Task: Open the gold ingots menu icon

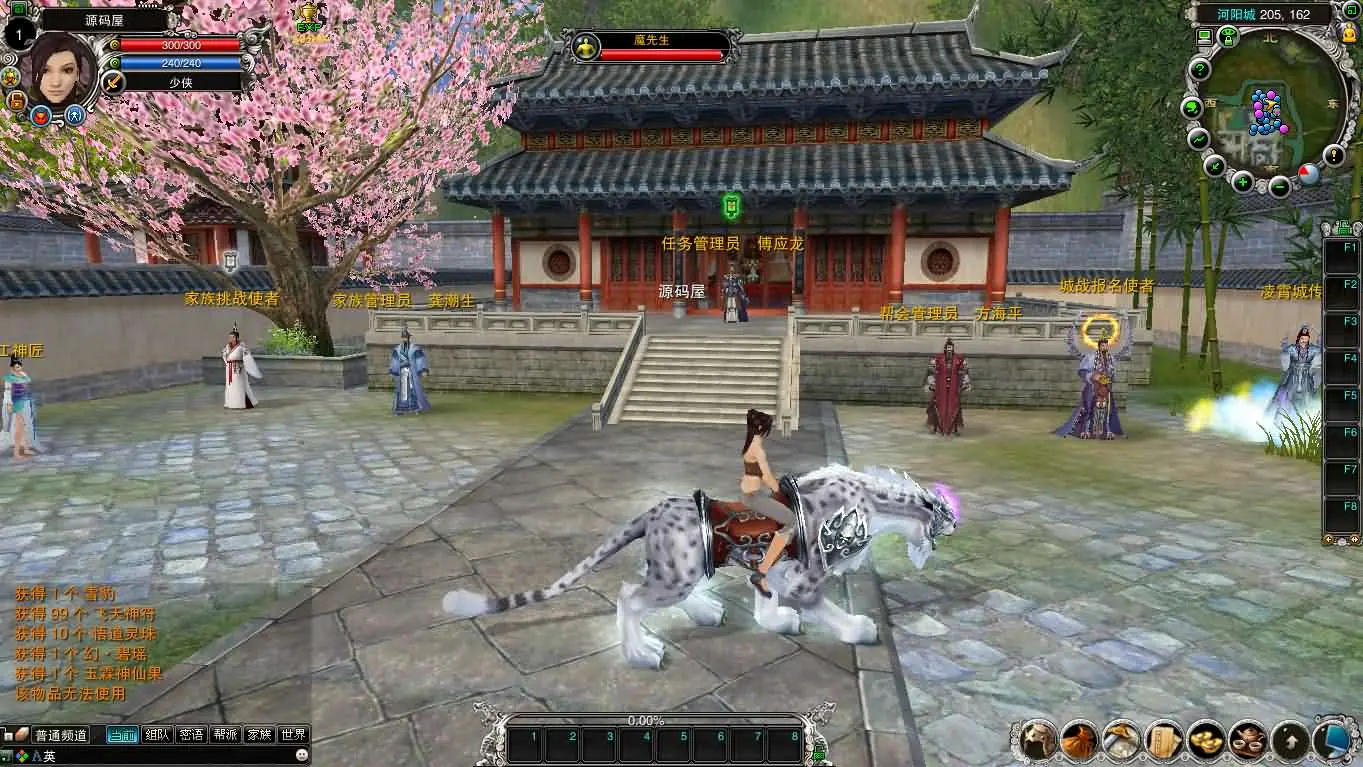Action: [1206, 739]
